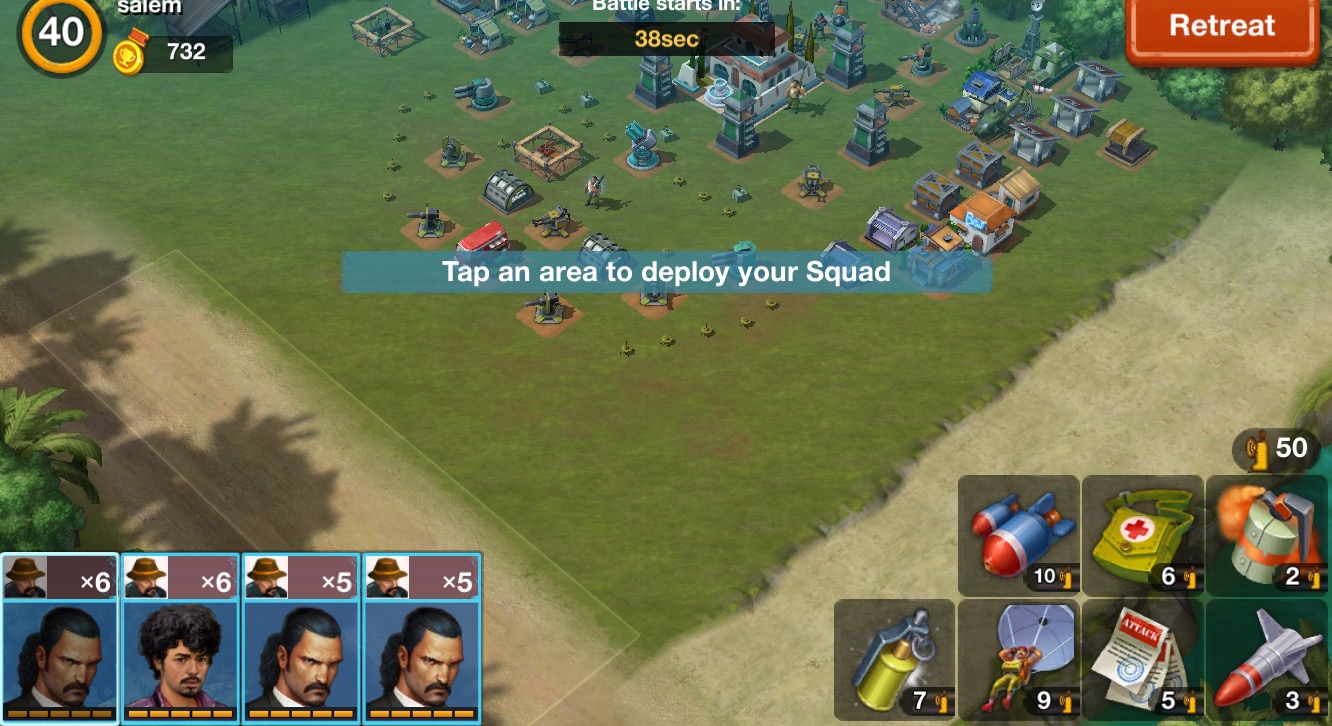The width and height of the screenshot is (1332, 726).
Task: Select the yellow gas grenade ability
Action: pyautogui.click(x=894, y=660)
